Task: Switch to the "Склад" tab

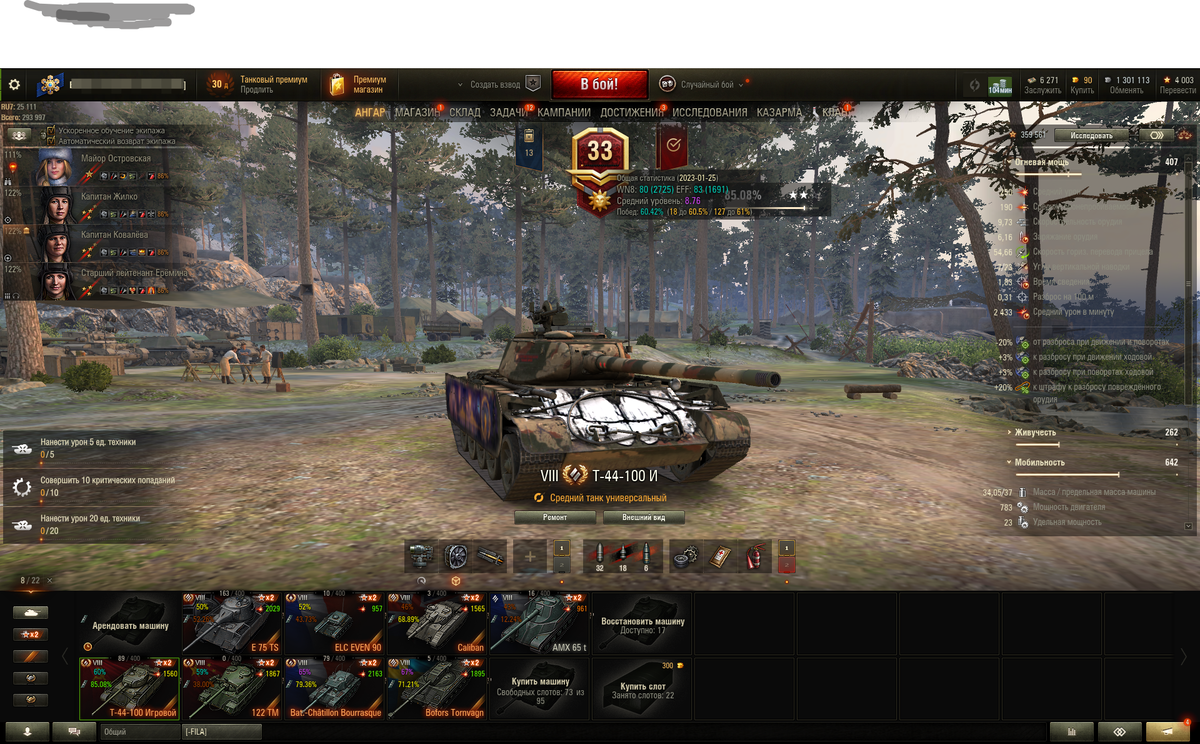Action: click(465, 113)
